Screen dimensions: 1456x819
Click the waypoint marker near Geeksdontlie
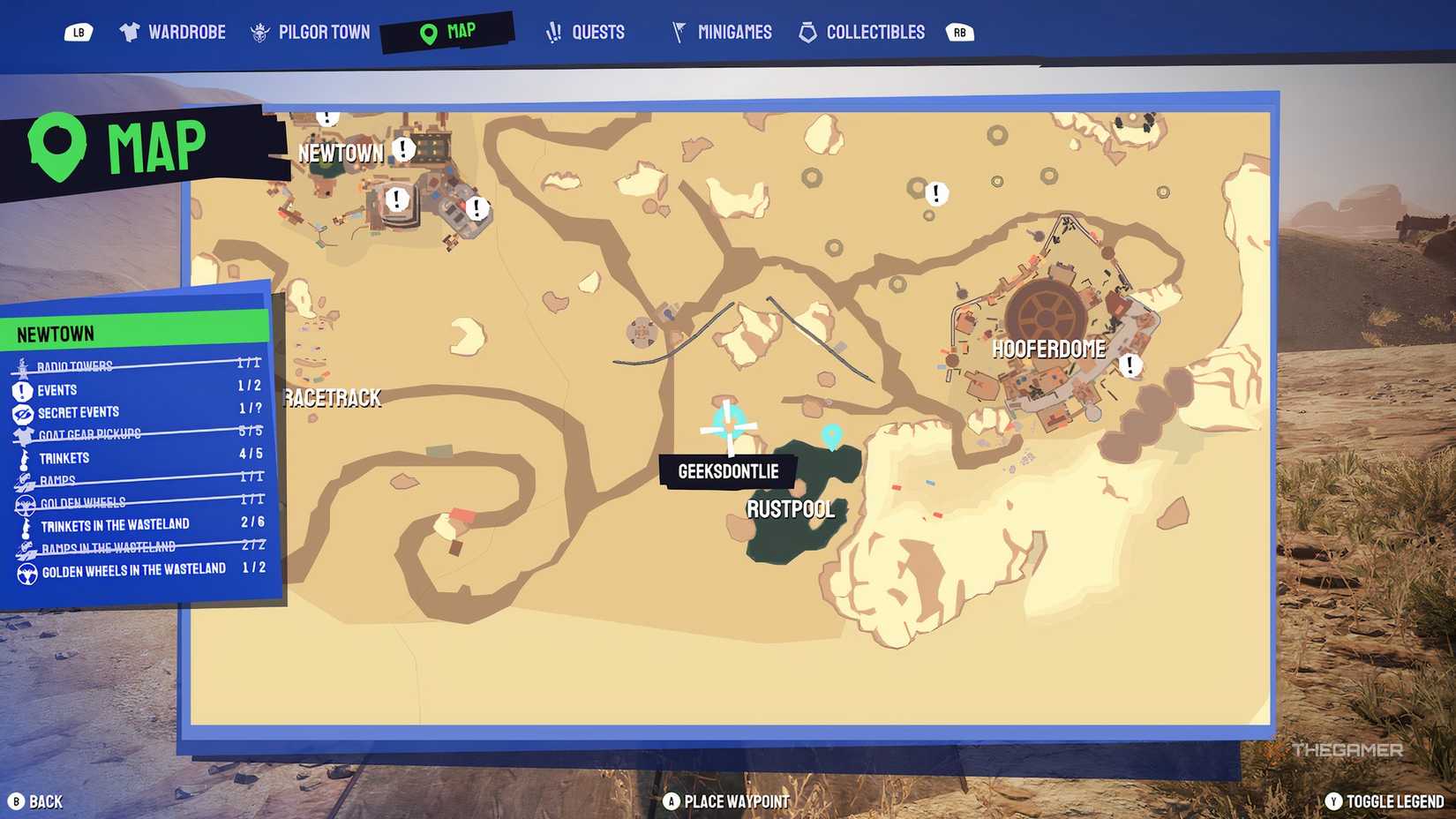[833, 437]
